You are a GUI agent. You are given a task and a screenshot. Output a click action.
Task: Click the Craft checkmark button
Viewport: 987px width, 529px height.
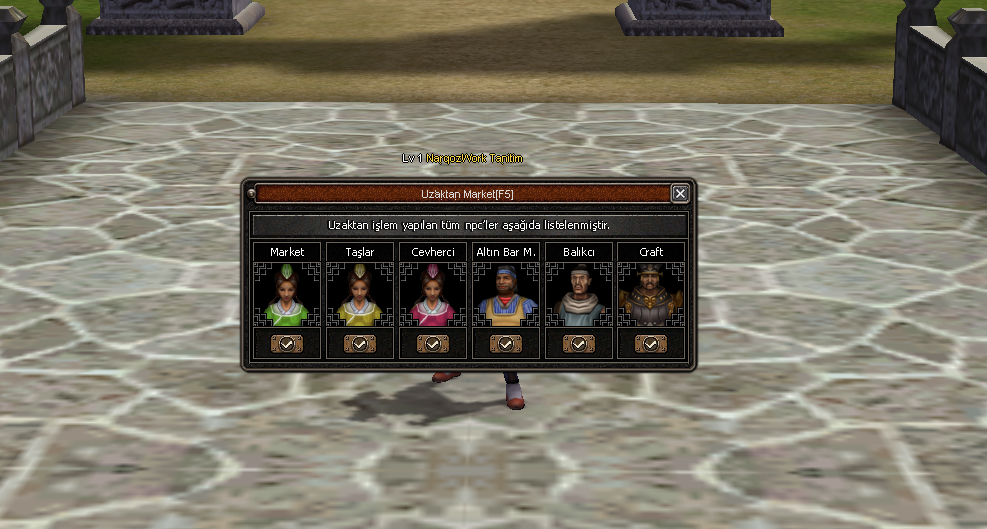point(651,343)
